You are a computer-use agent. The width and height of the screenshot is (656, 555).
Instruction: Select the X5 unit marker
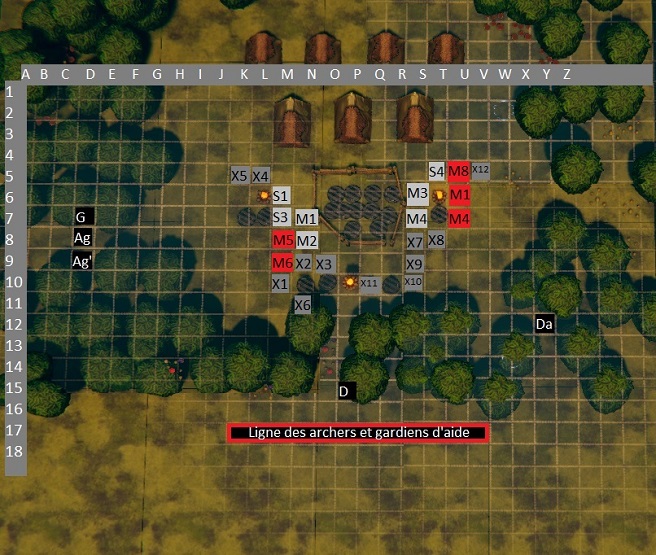coord(239,175)
